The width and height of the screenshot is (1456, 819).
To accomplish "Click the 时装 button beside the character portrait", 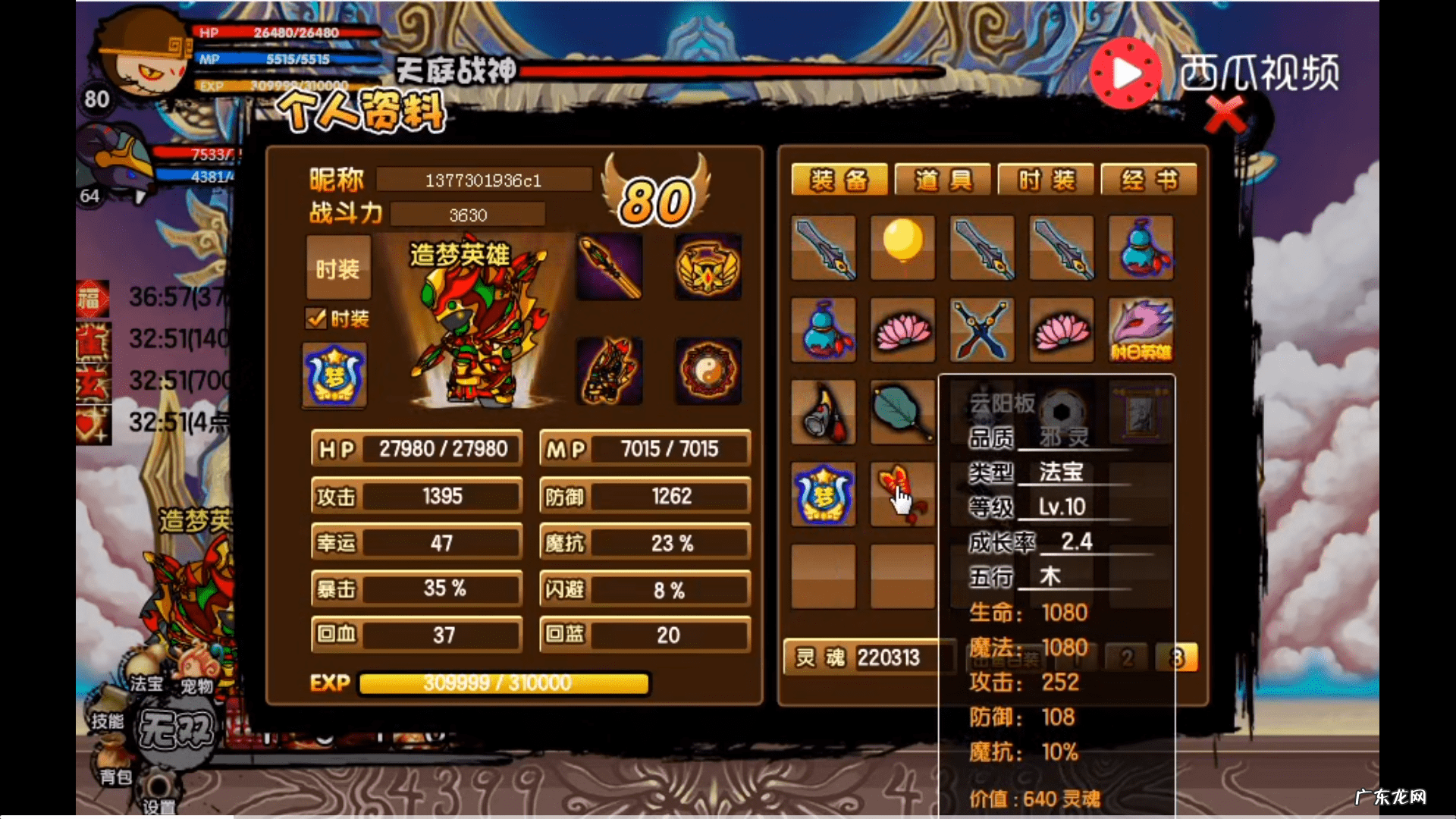I will coord(338,268).
